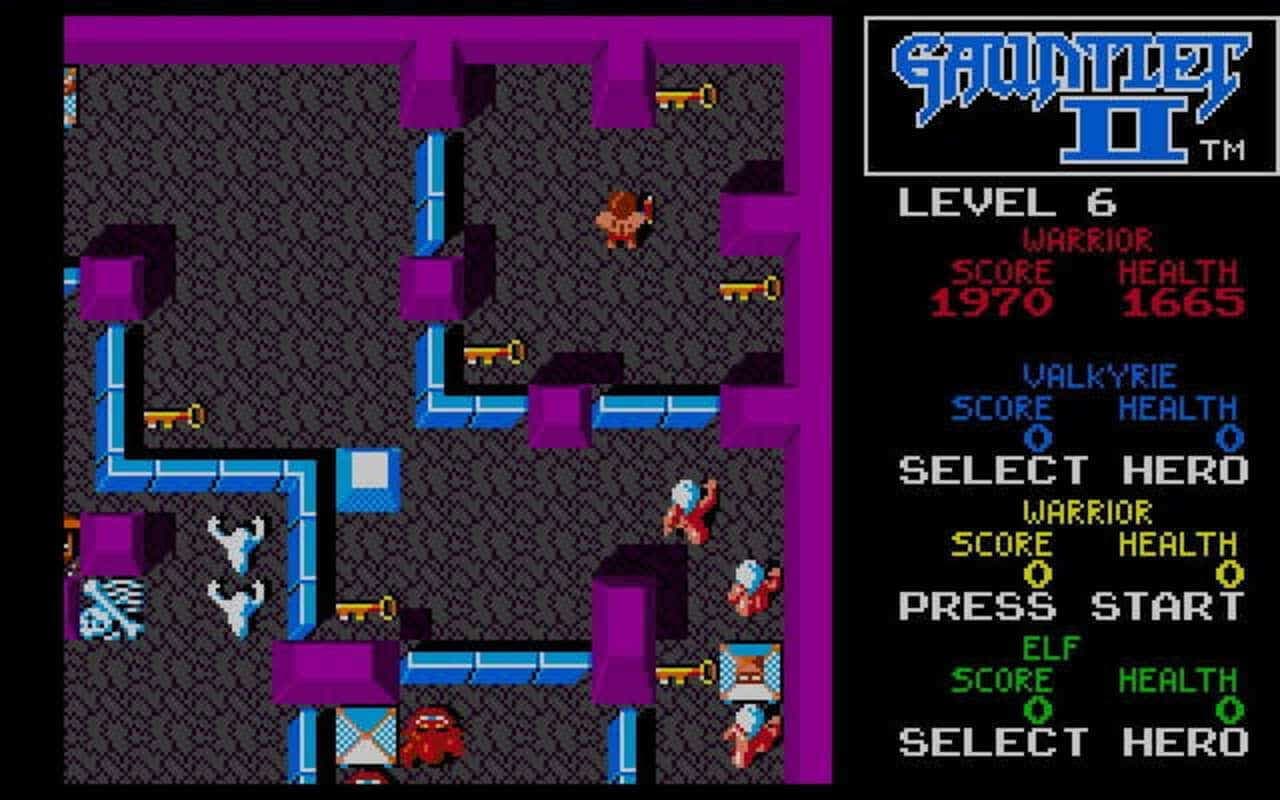
Task: Click SELECT HERO under the Valkyrie stats
Action: [1070, 470]
